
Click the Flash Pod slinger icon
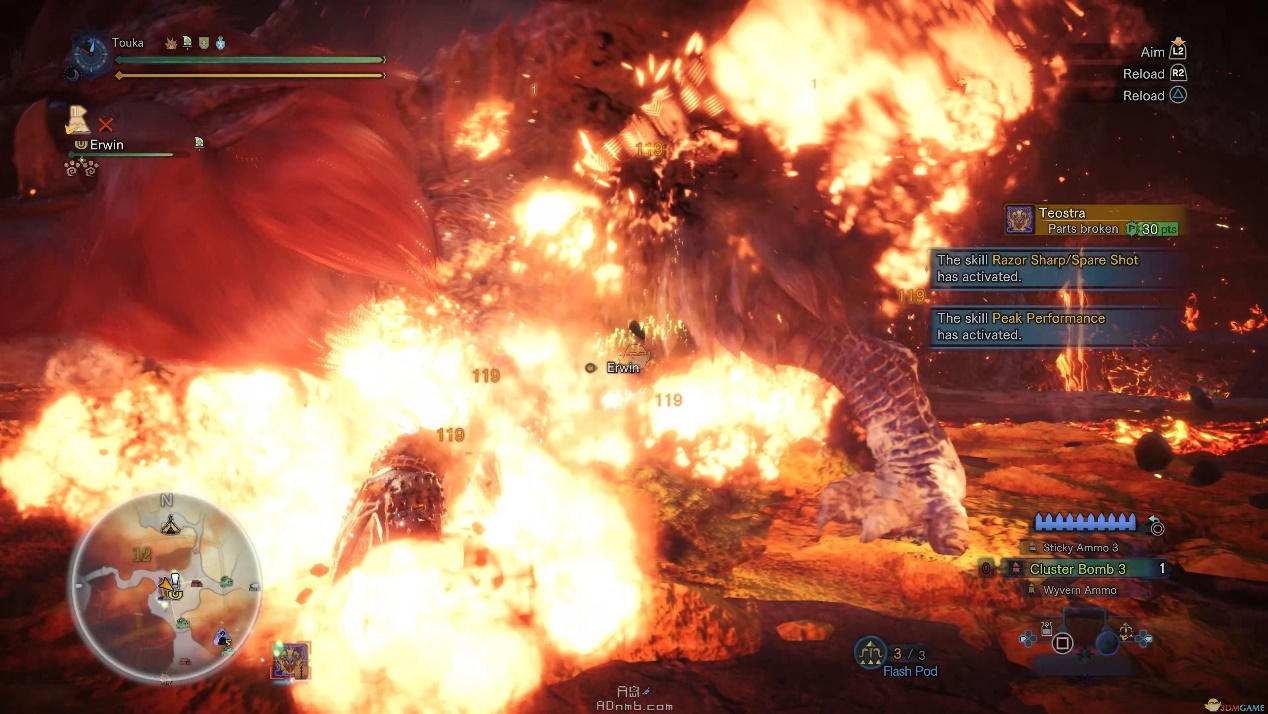coord(870,653)
